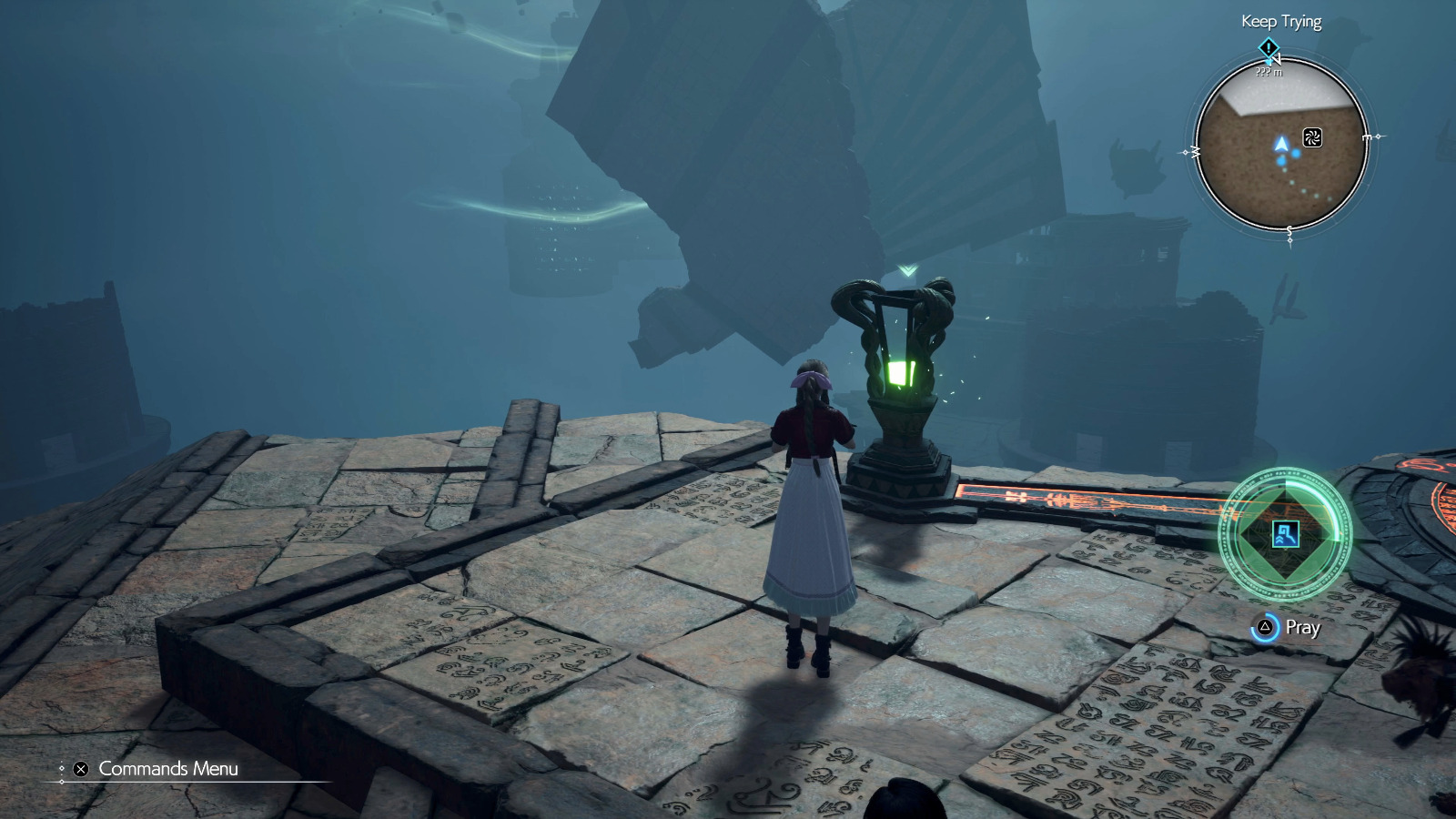
Task: Click the whirlpool icon on the minimap
Action: [x=1314, y=137]
